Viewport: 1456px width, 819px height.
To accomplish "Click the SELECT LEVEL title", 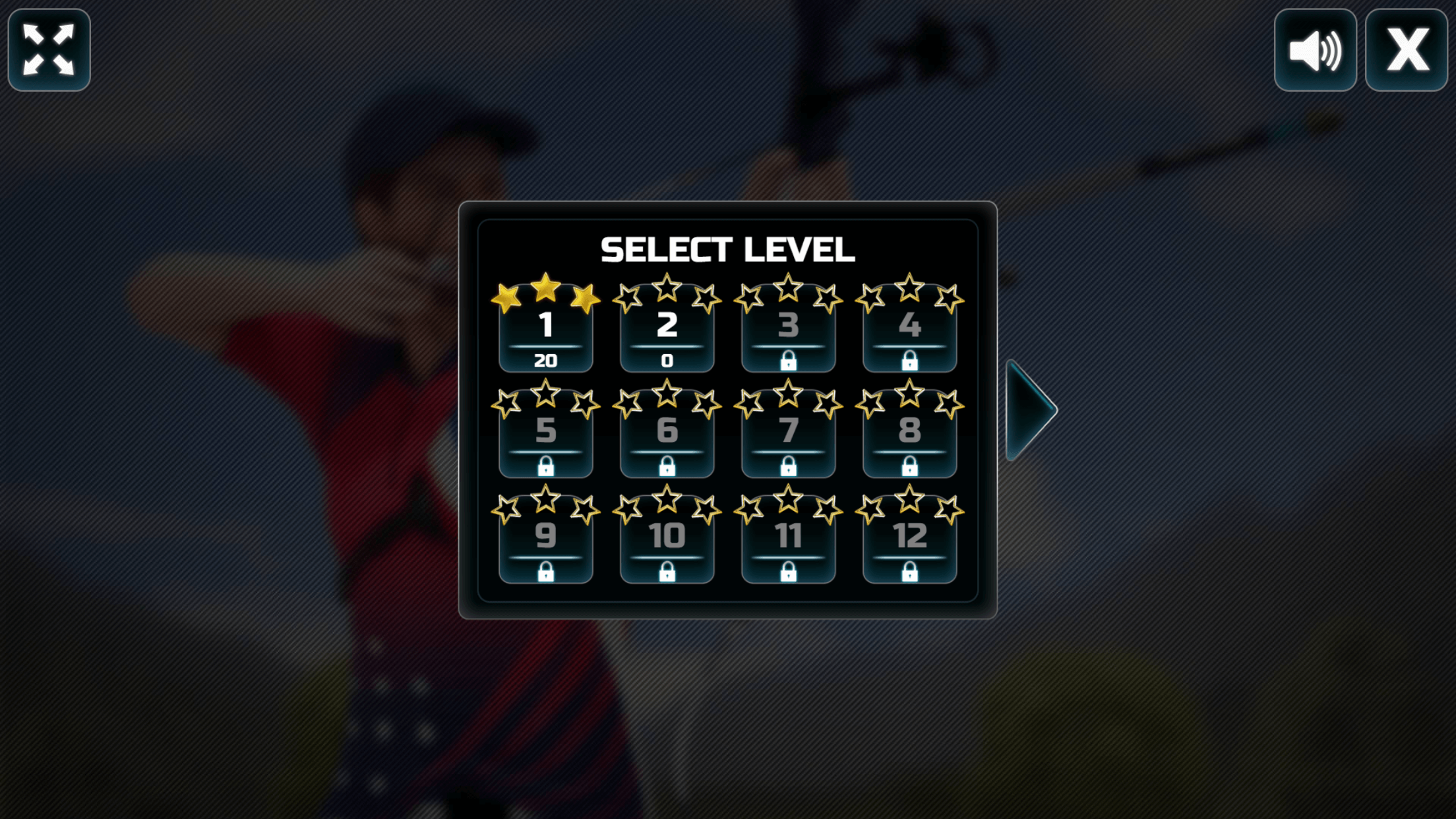I will coord(728,249).
